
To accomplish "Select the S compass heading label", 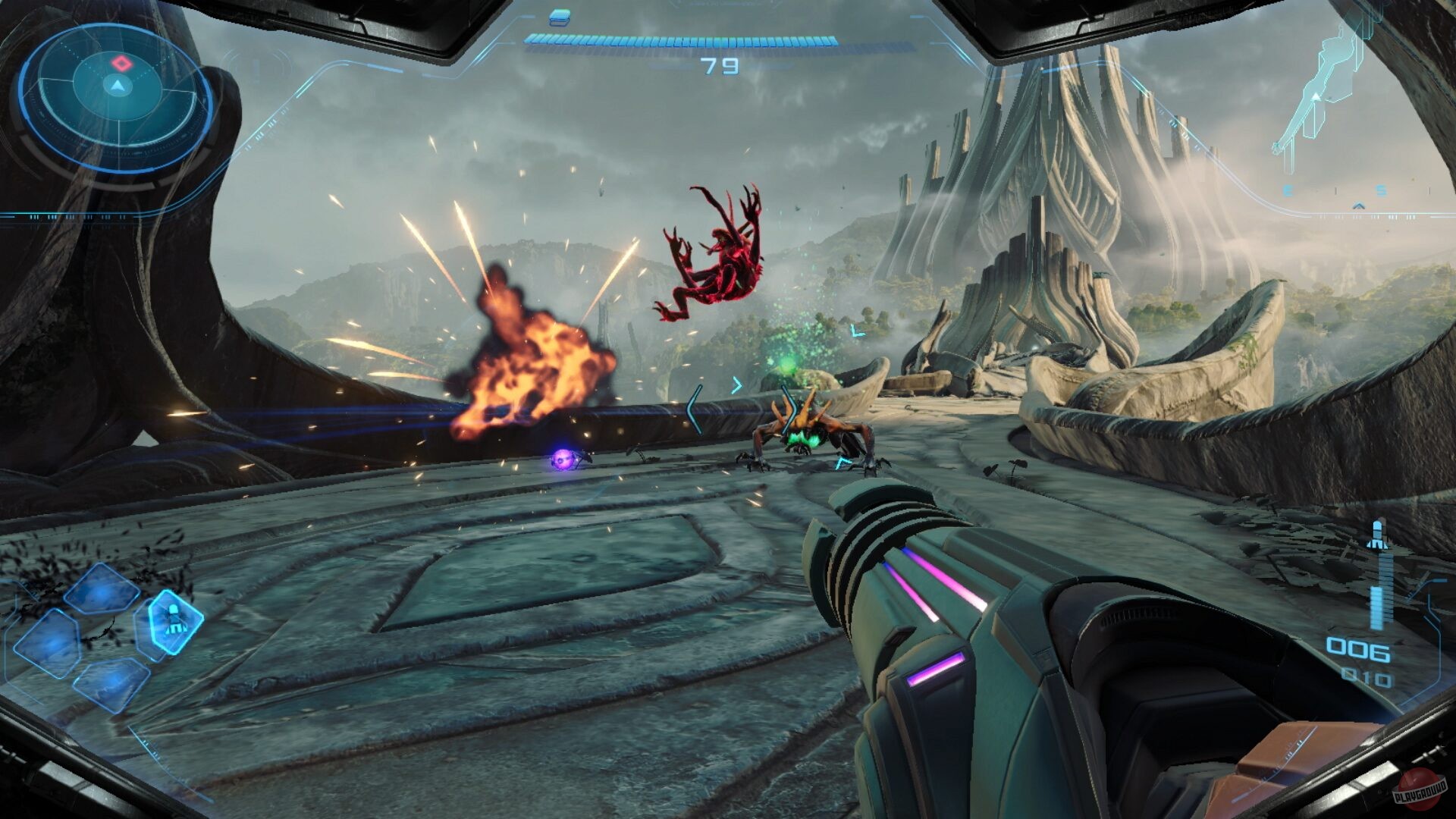I will [x=1382, y=190].
